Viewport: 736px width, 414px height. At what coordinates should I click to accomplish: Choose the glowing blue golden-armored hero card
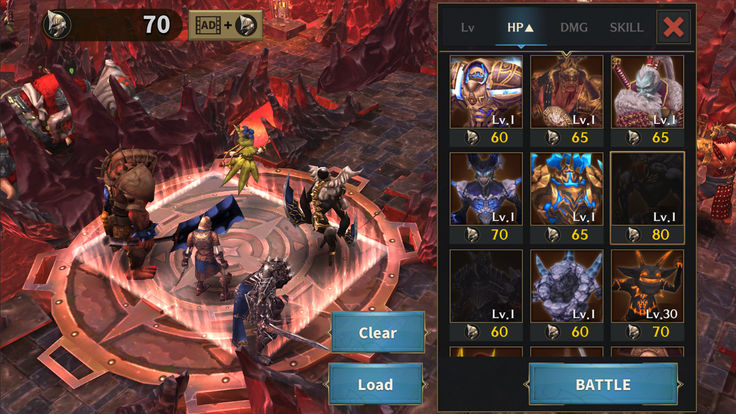(x=566, y=189)
